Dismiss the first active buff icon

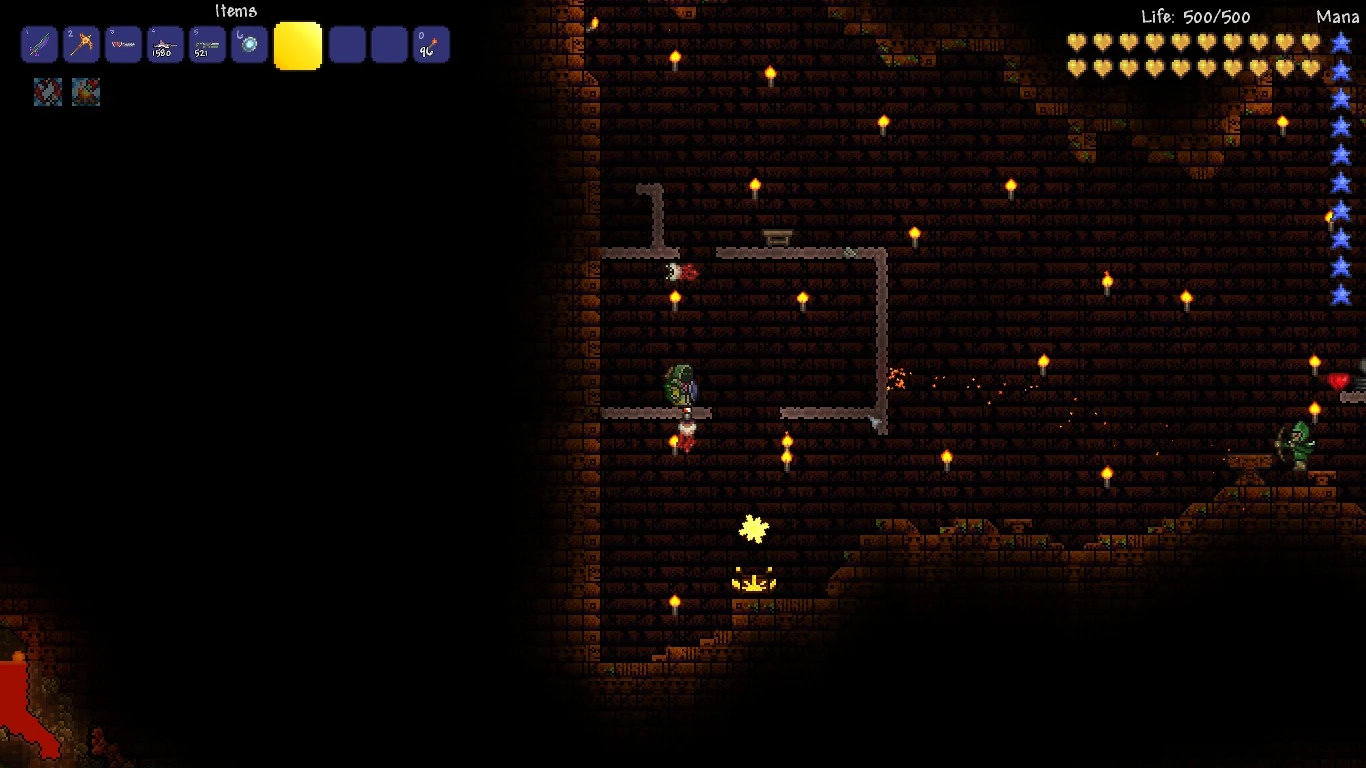(x=47, y=91)
